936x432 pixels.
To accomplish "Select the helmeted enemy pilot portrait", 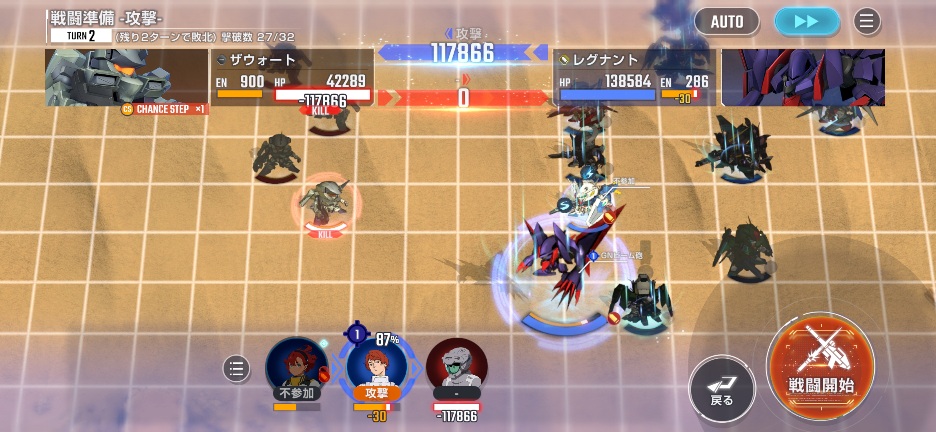I will [456, 368].
